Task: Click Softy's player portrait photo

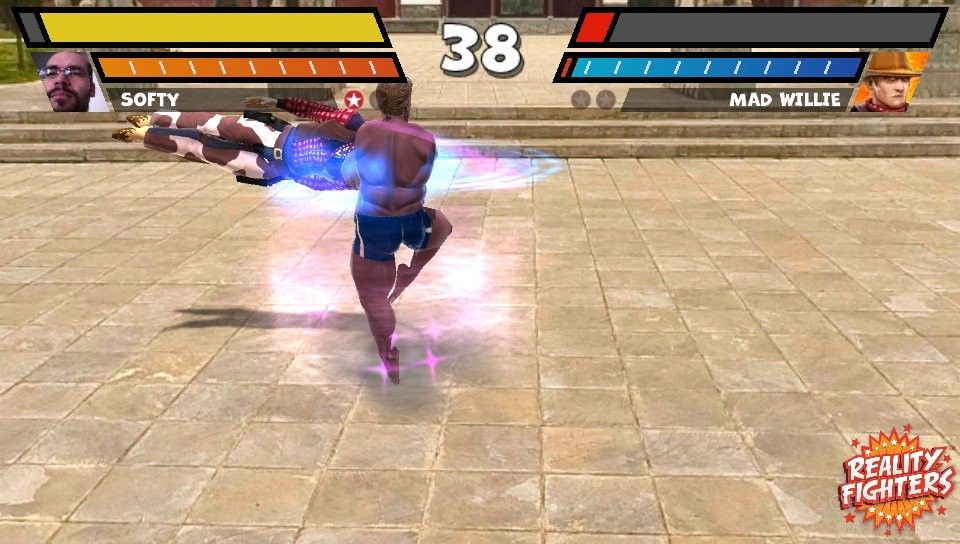Action: (68, 82)
